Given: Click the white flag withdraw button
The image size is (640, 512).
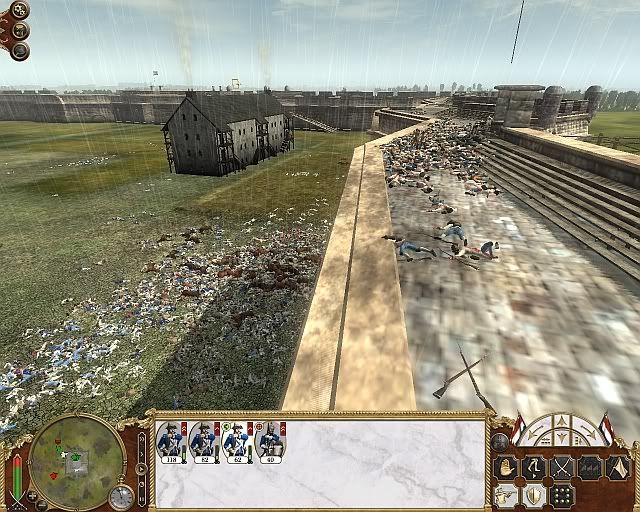Looking at the screenshot, I should coord(619,467).
